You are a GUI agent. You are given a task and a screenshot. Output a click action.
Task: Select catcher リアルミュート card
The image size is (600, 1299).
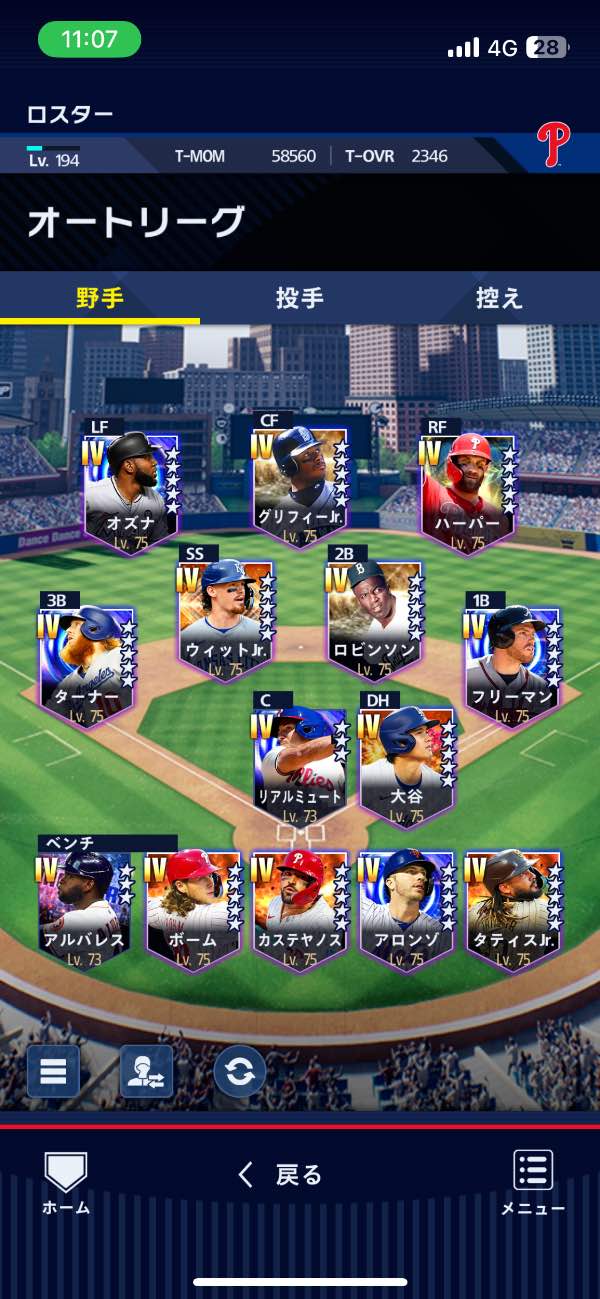300,763
